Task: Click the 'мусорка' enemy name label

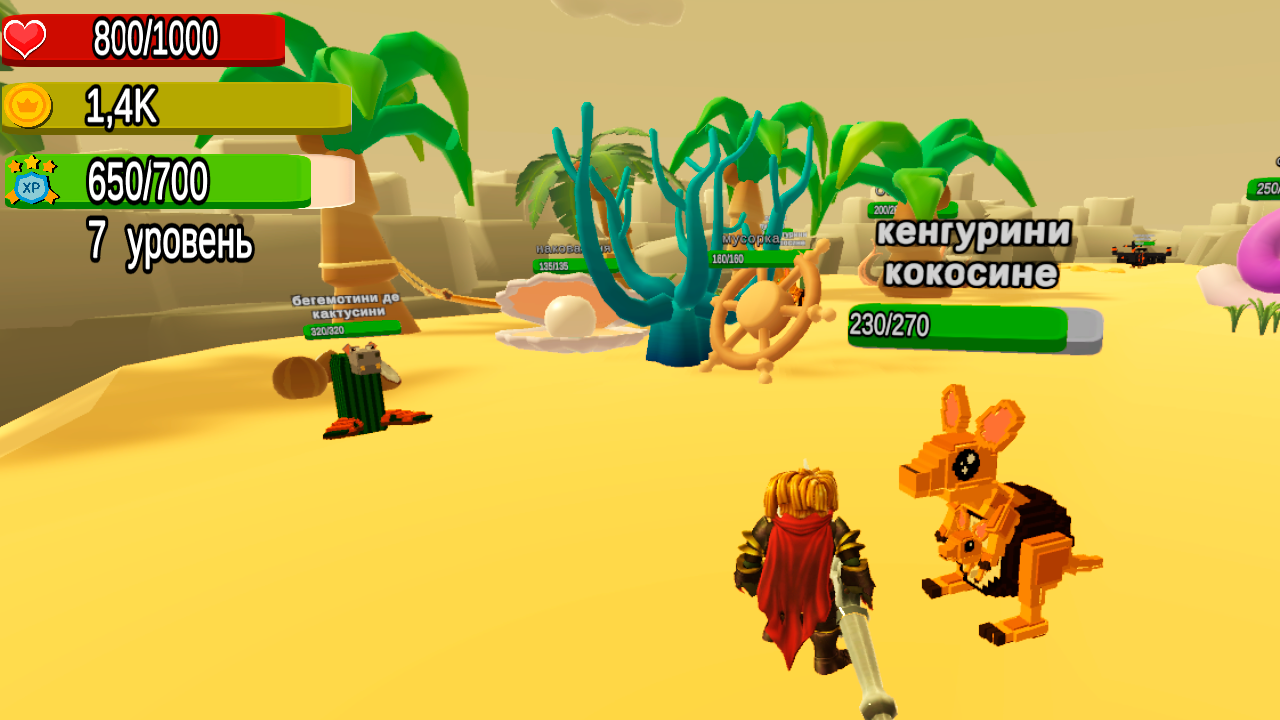Action: point(748,237)
